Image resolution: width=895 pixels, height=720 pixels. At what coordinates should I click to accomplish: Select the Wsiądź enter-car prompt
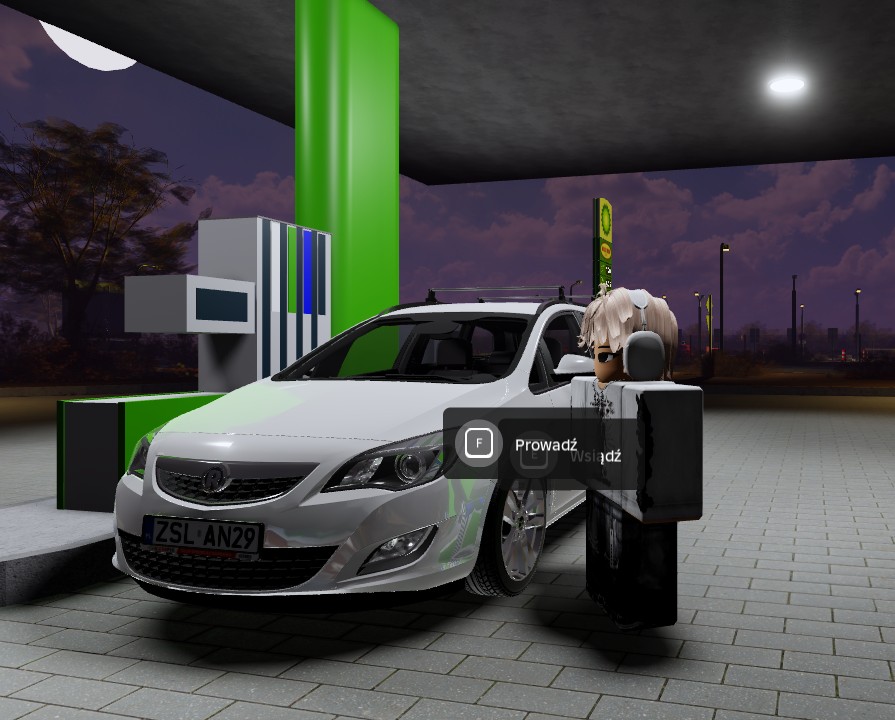tap(594, 457)
